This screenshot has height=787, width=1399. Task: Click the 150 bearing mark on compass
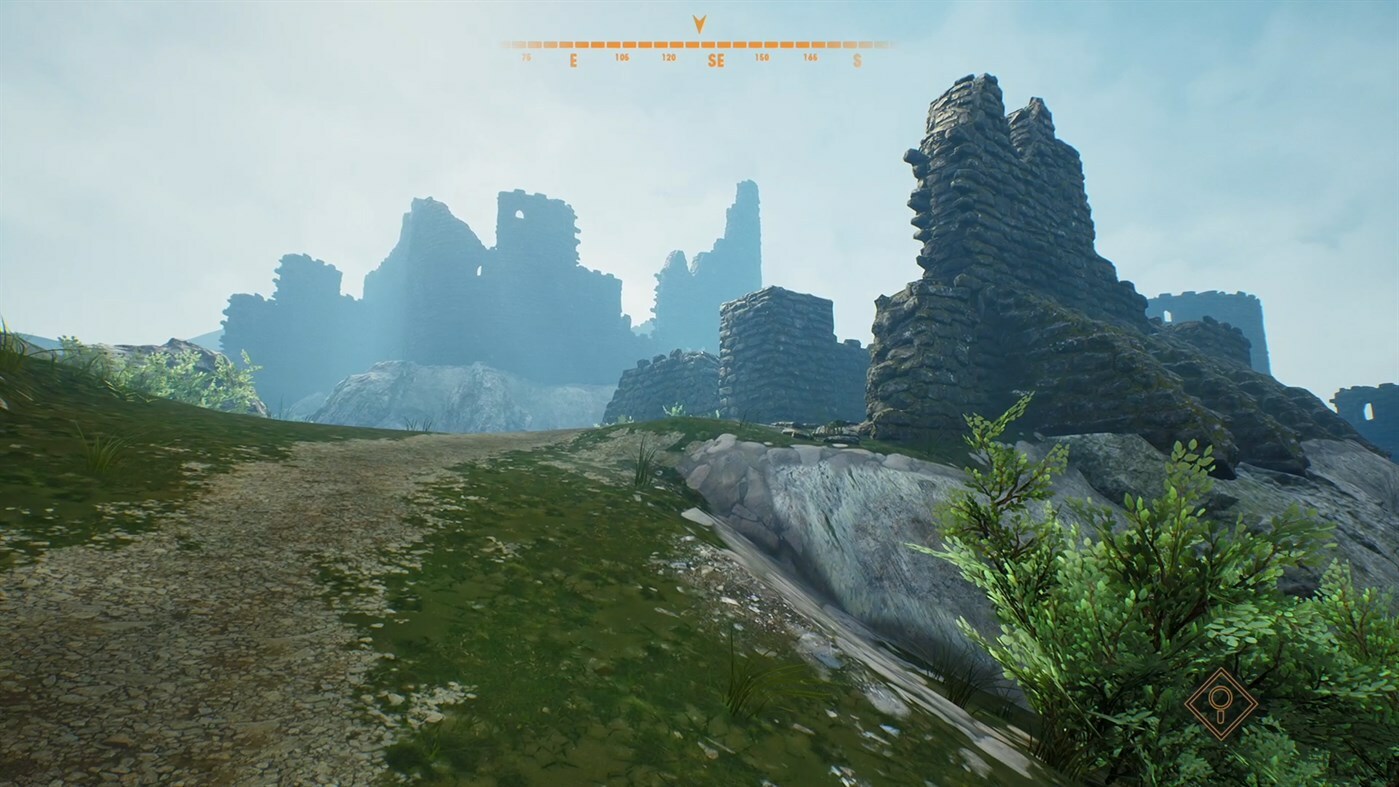click(x=763, y=57)
